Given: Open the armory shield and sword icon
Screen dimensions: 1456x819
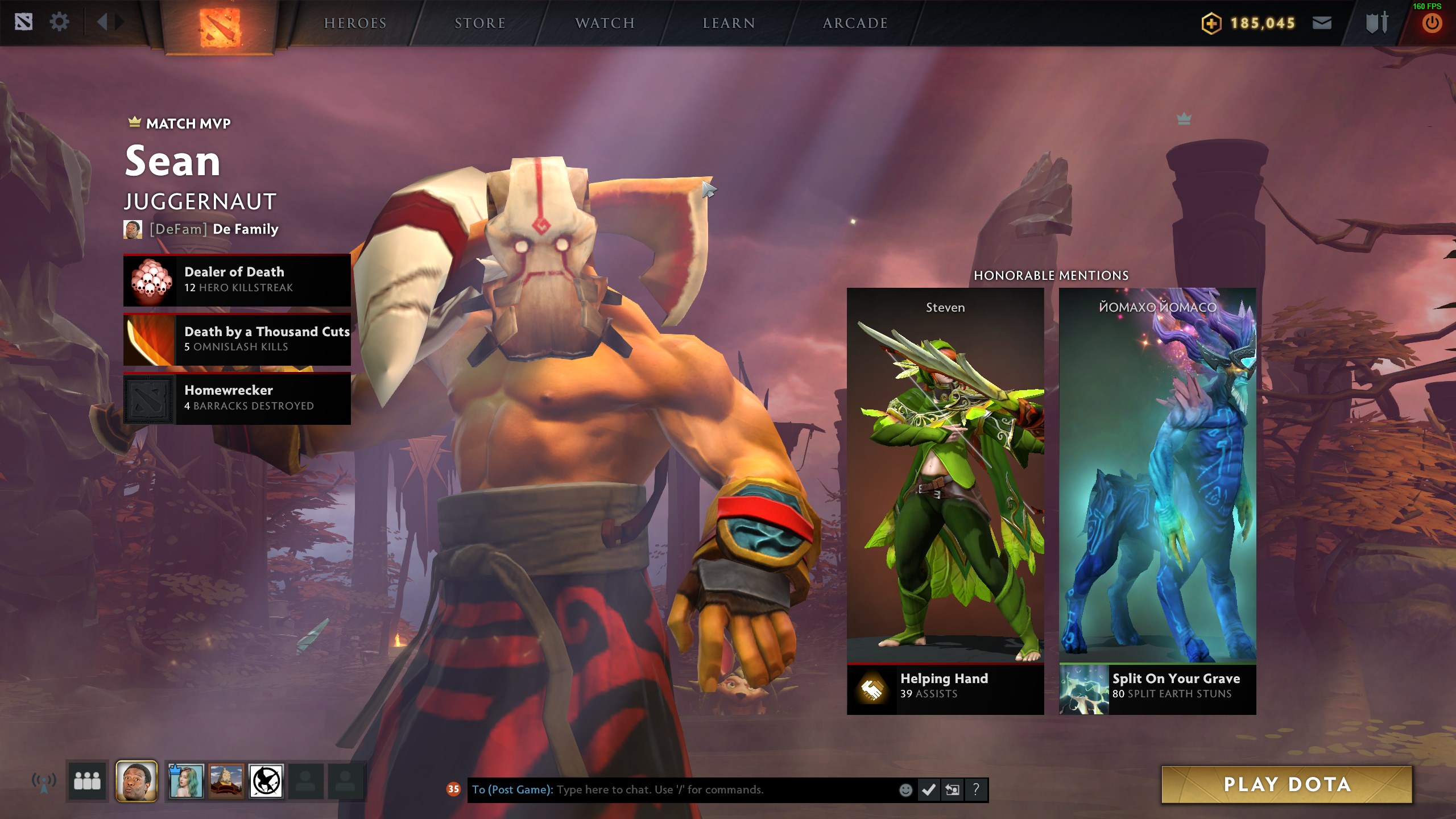Looking at the screenshot, I should [1376, 23].
